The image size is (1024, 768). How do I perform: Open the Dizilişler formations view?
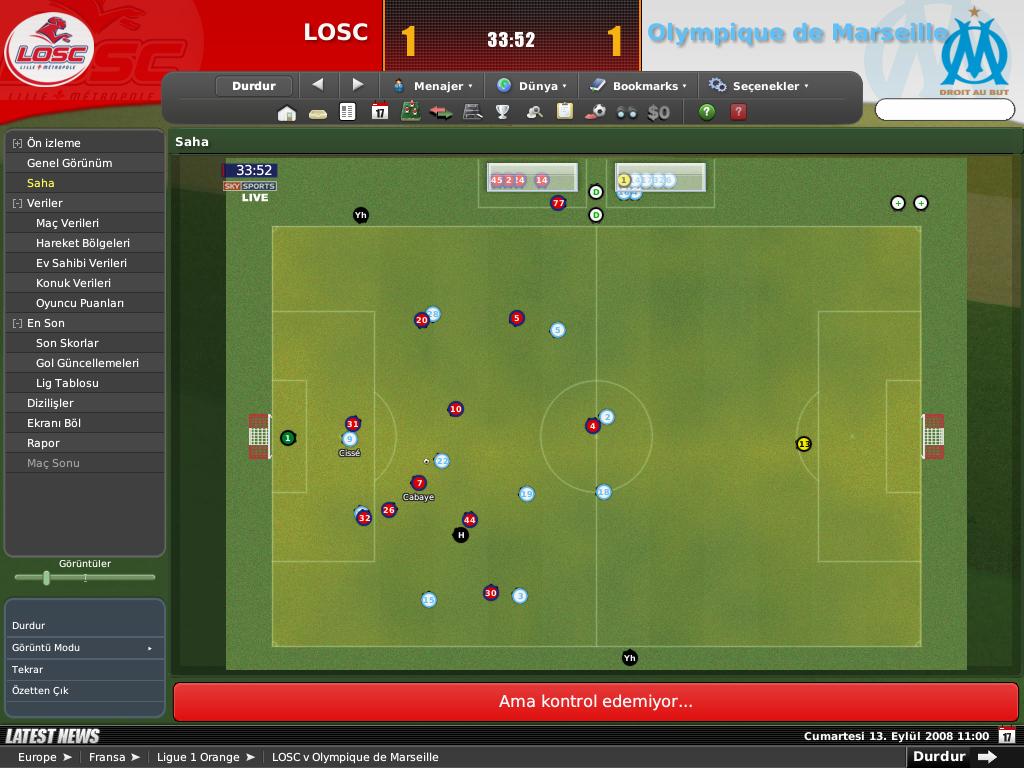50,403
